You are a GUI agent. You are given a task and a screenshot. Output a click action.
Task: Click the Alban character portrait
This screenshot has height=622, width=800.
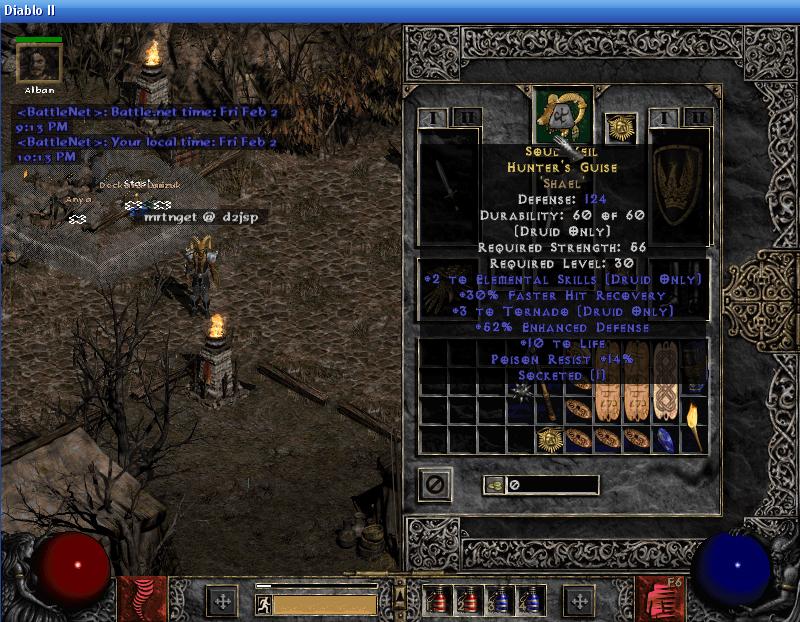(x=40, y=64)
